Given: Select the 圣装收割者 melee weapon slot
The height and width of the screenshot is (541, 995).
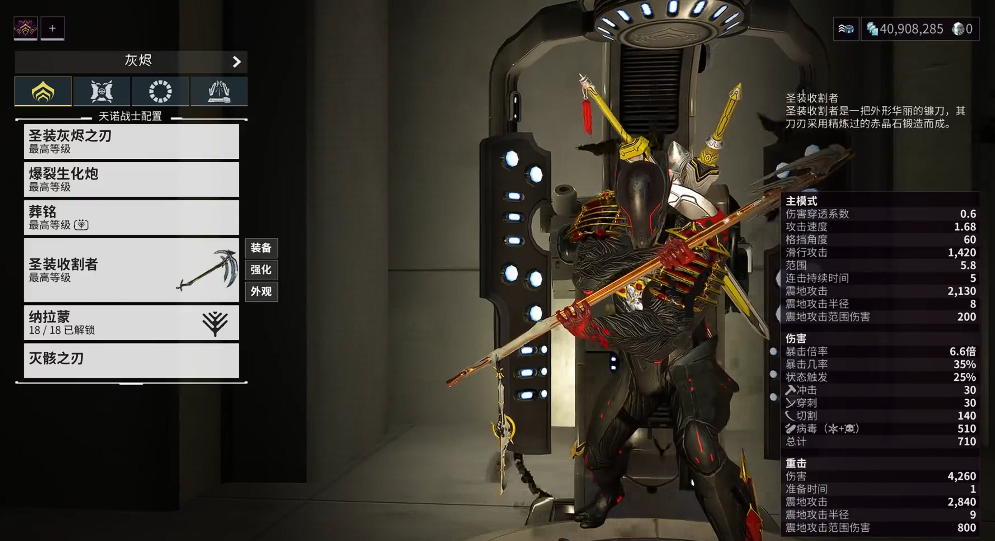Looking at the screenshot, I should pos(131,270).
